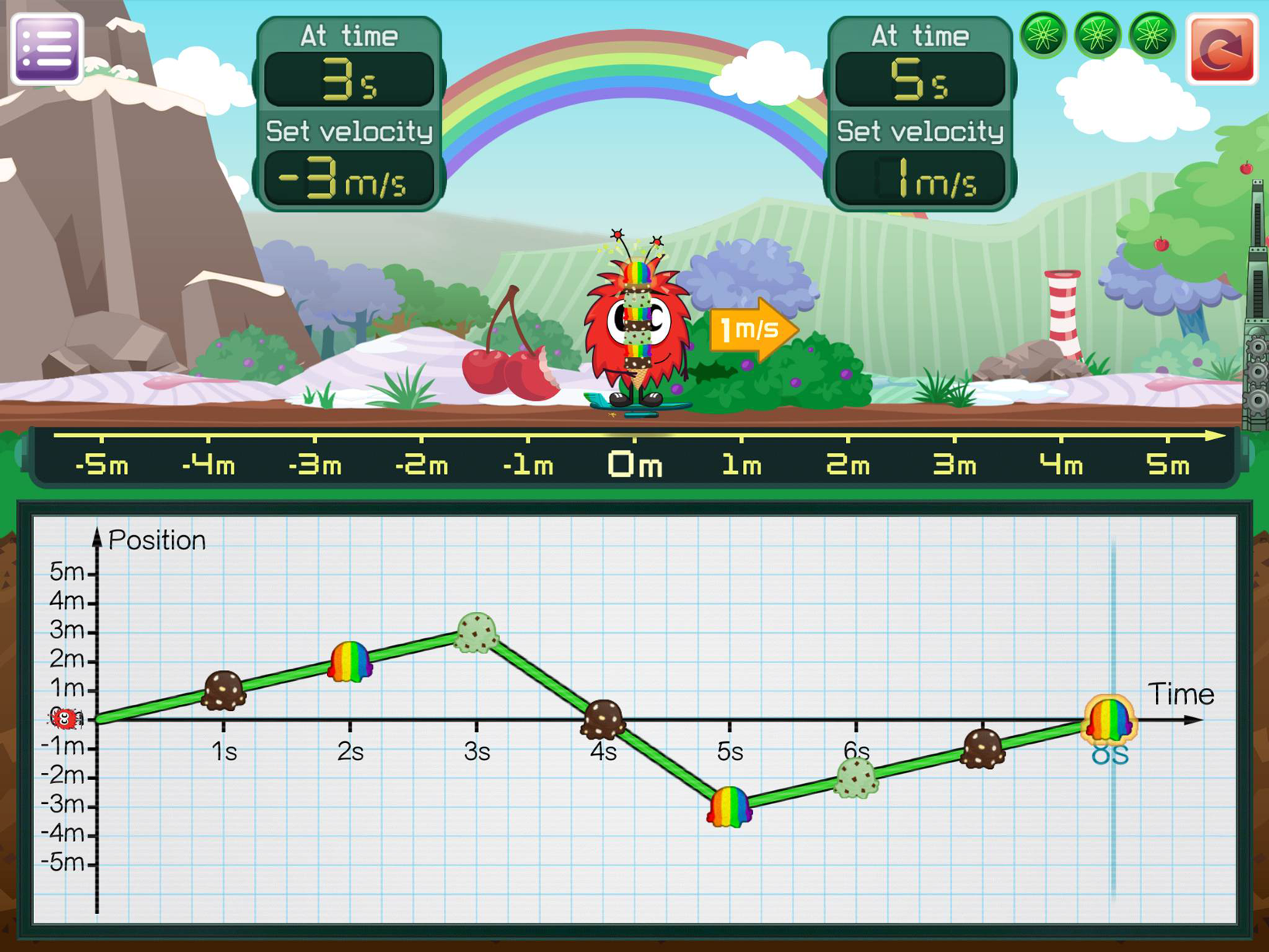
Task: Select the 3s time field
Action: (x=349, y=80)
